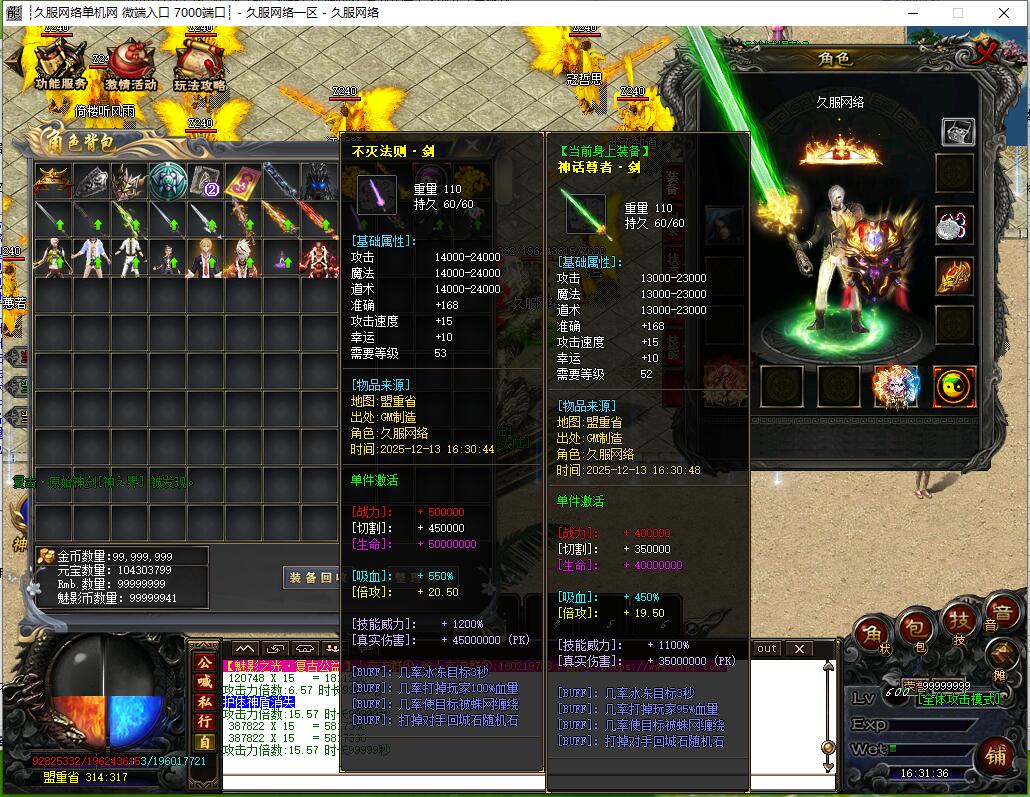
Task: Open the 玩法攻略 gameplay guide scroll
Action: (199, 66)
